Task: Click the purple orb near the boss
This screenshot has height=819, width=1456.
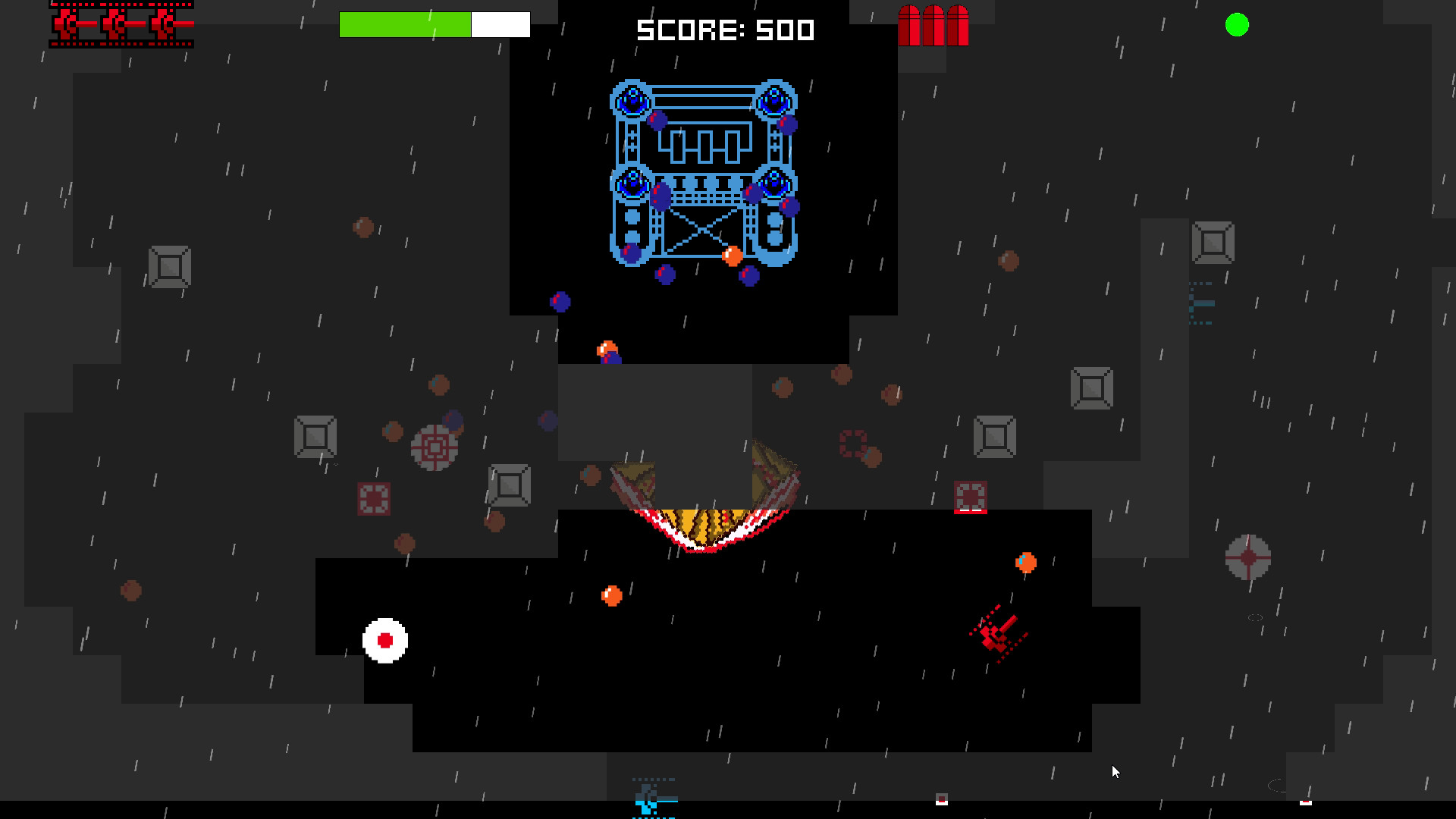Action: coord(666,273)
